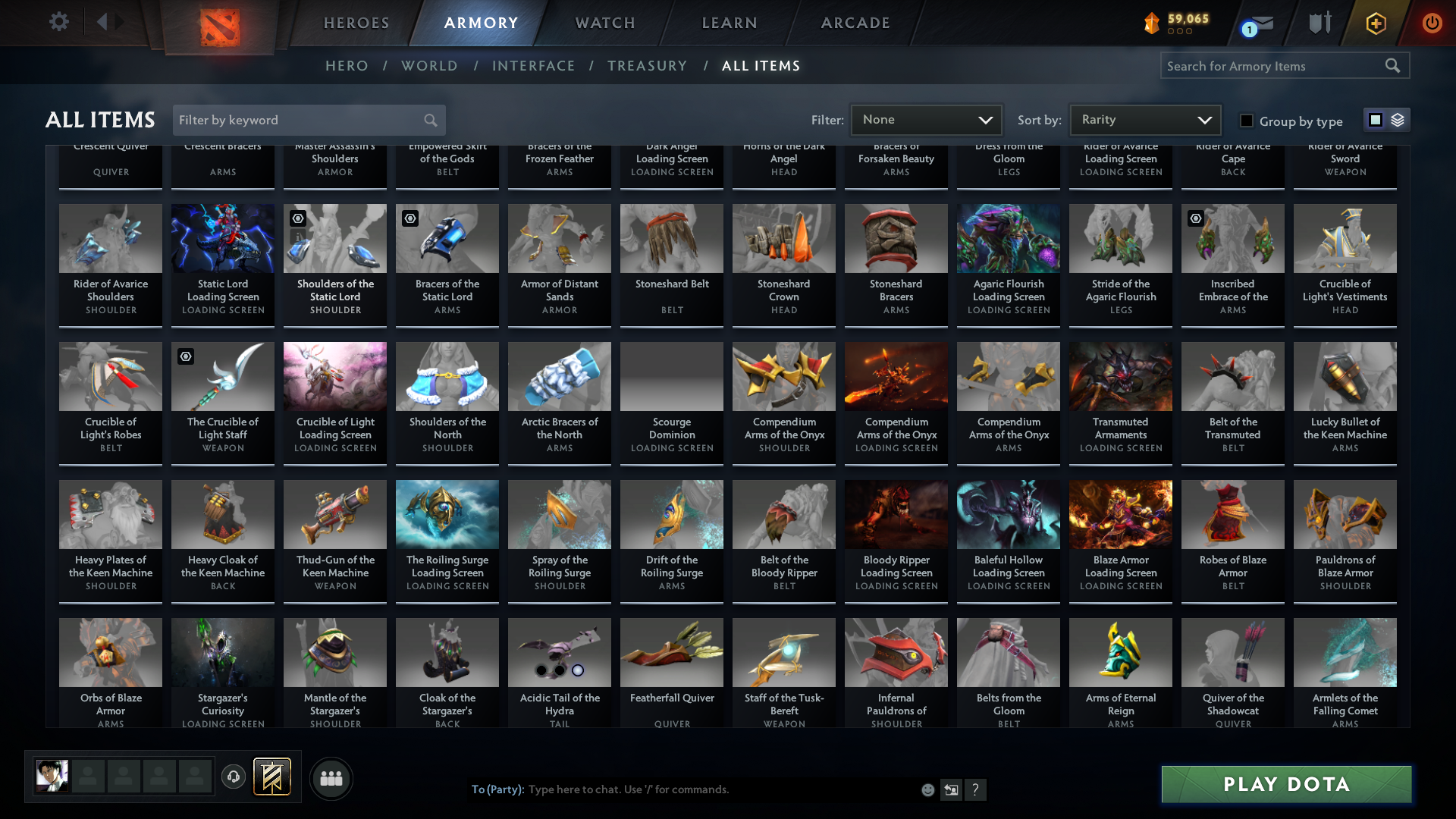
Task: Click the emoticon icon in the chat bar
Action: (x=927, y=789)
